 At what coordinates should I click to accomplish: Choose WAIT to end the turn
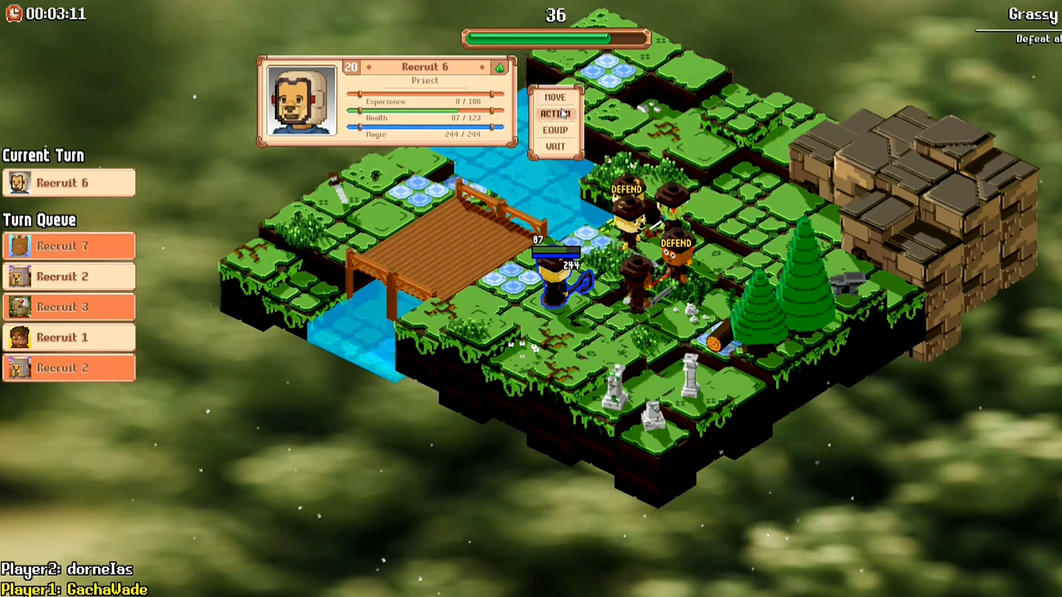555,147
